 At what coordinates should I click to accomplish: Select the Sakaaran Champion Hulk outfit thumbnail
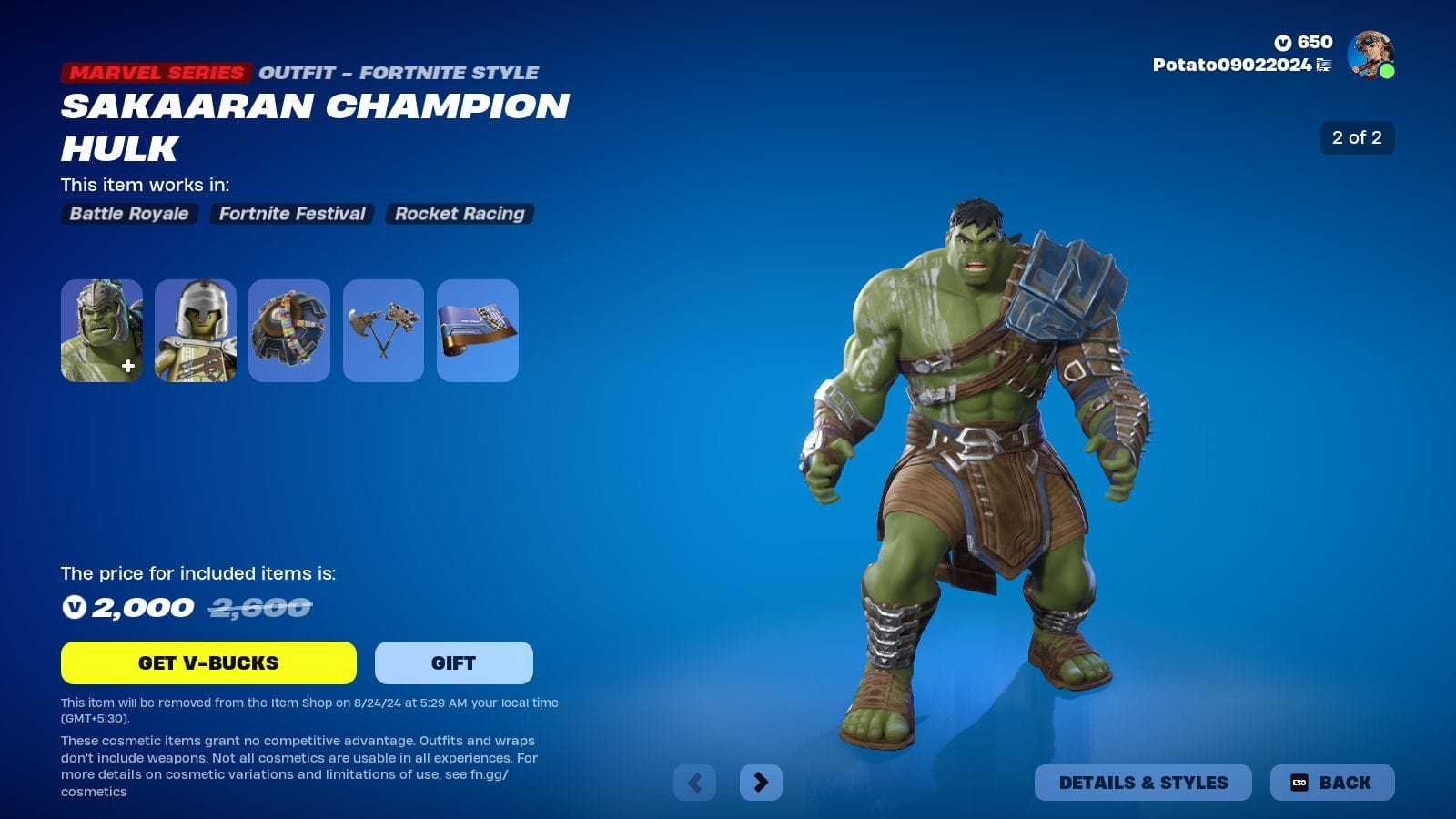click(101, 330)
